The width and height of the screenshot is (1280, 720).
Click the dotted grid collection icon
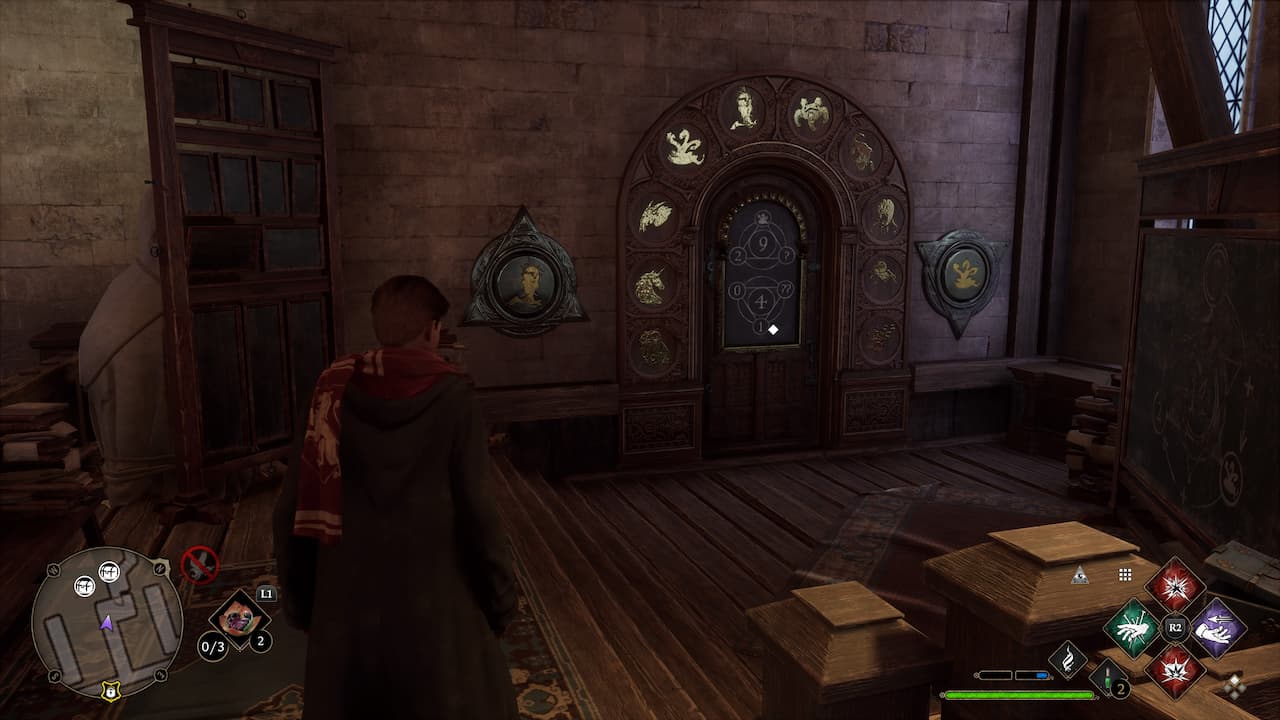pyautogui.click(x=1124, y=573)
